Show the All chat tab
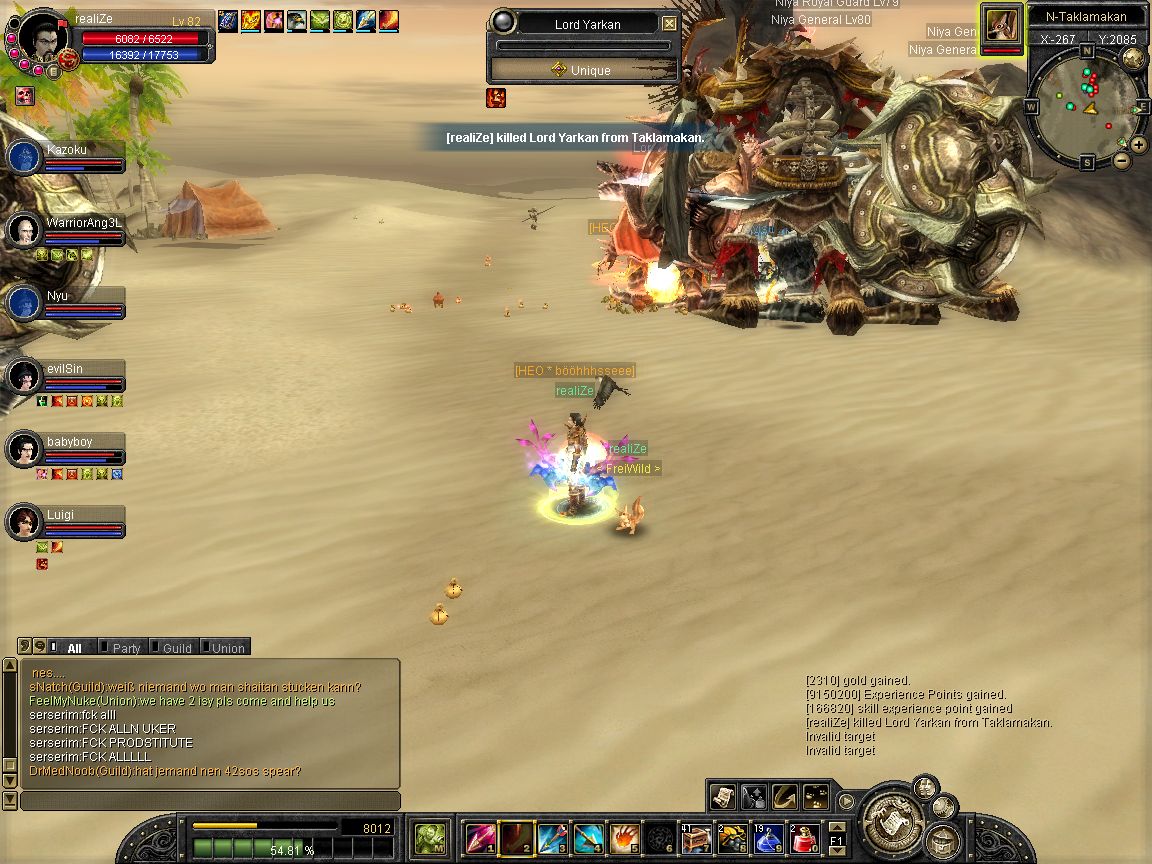 (74, 648)
